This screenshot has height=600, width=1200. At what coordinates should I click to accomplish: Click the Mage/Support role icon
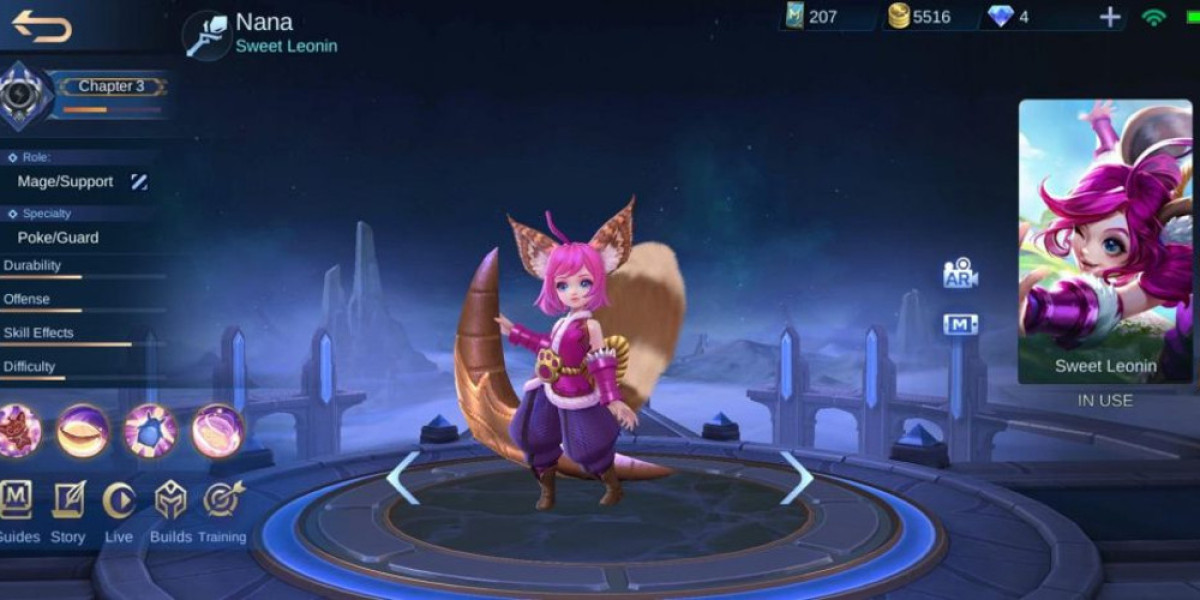point(139,181)
